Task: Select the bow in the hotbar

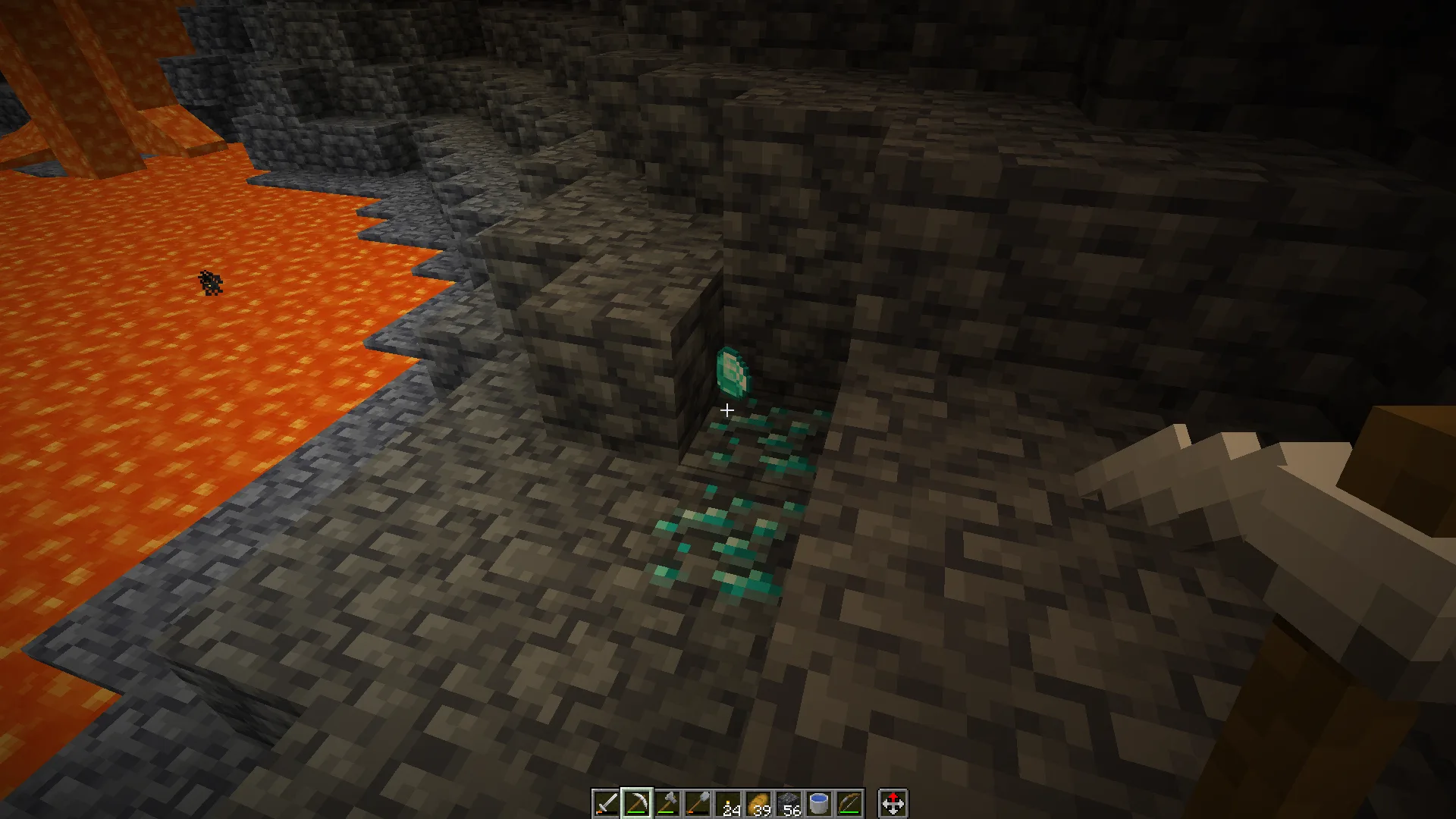Action: point(849,803)
